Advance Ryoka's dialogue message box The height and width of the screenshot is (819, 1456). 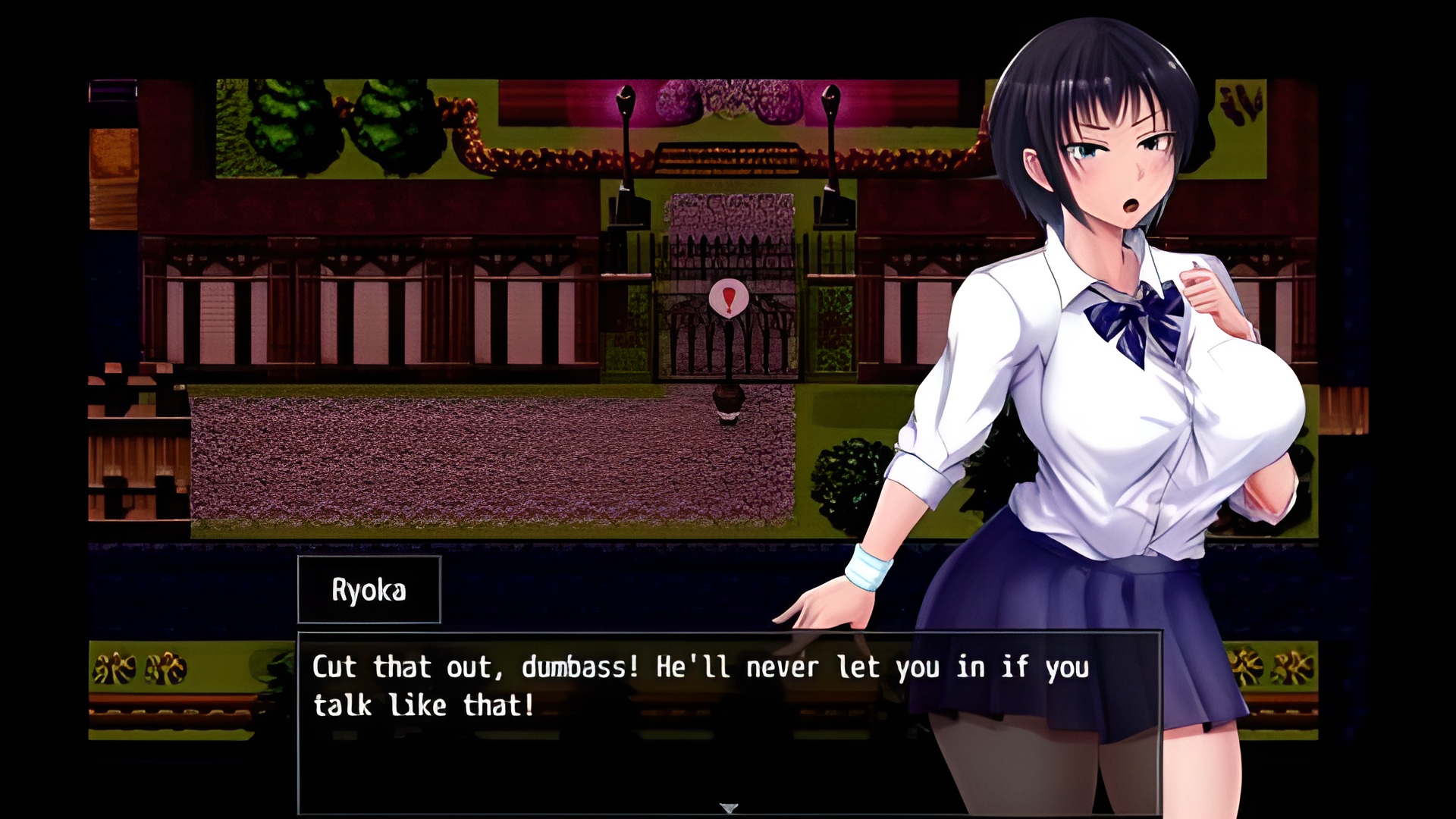pyautogui.click(x=728, y=720)
